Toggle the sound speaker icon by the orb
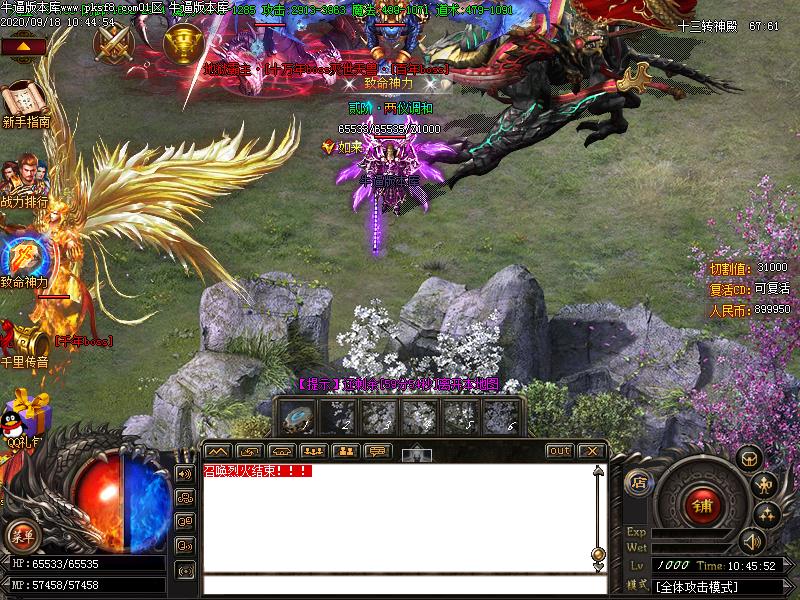 [x=184, y=473]
